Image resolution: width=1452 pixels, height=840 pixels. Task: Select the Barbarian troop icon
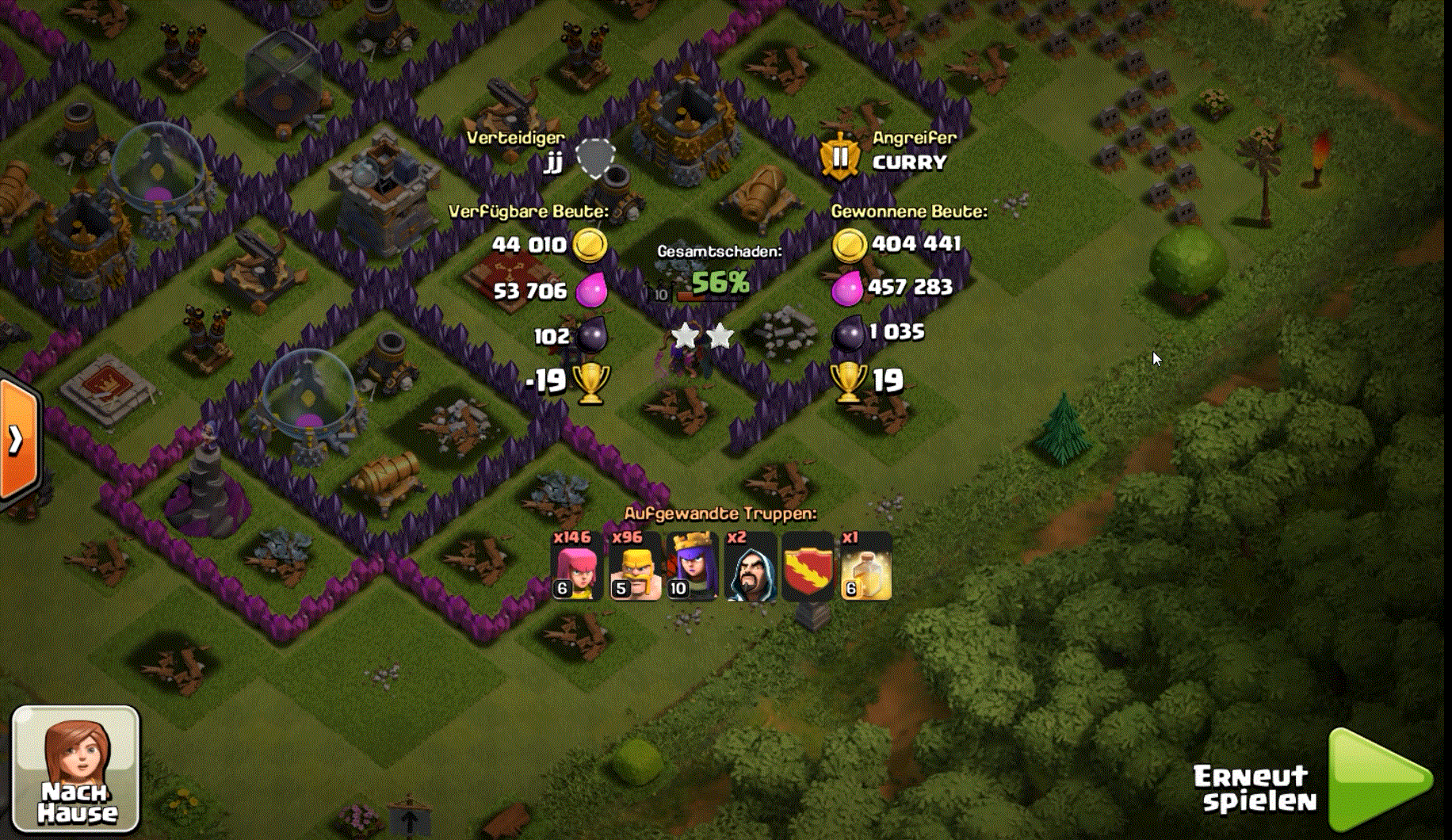click(x=635, y=567)
